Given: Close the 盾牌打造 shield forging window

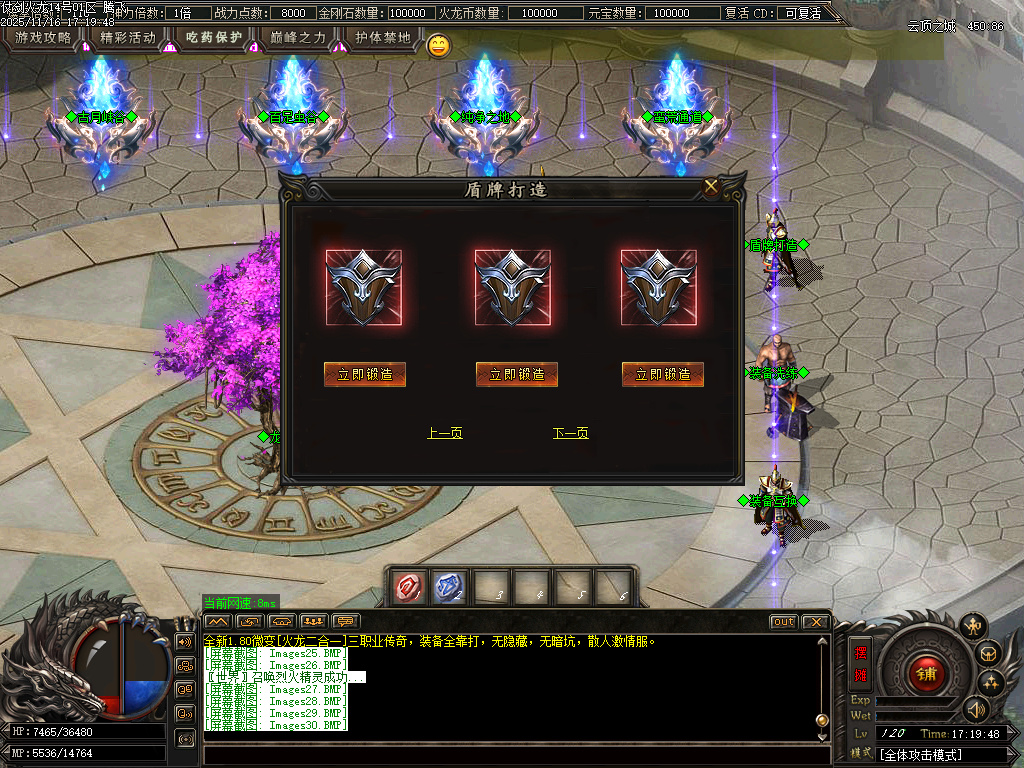Looking at the screenshot, I should (711, 186).
